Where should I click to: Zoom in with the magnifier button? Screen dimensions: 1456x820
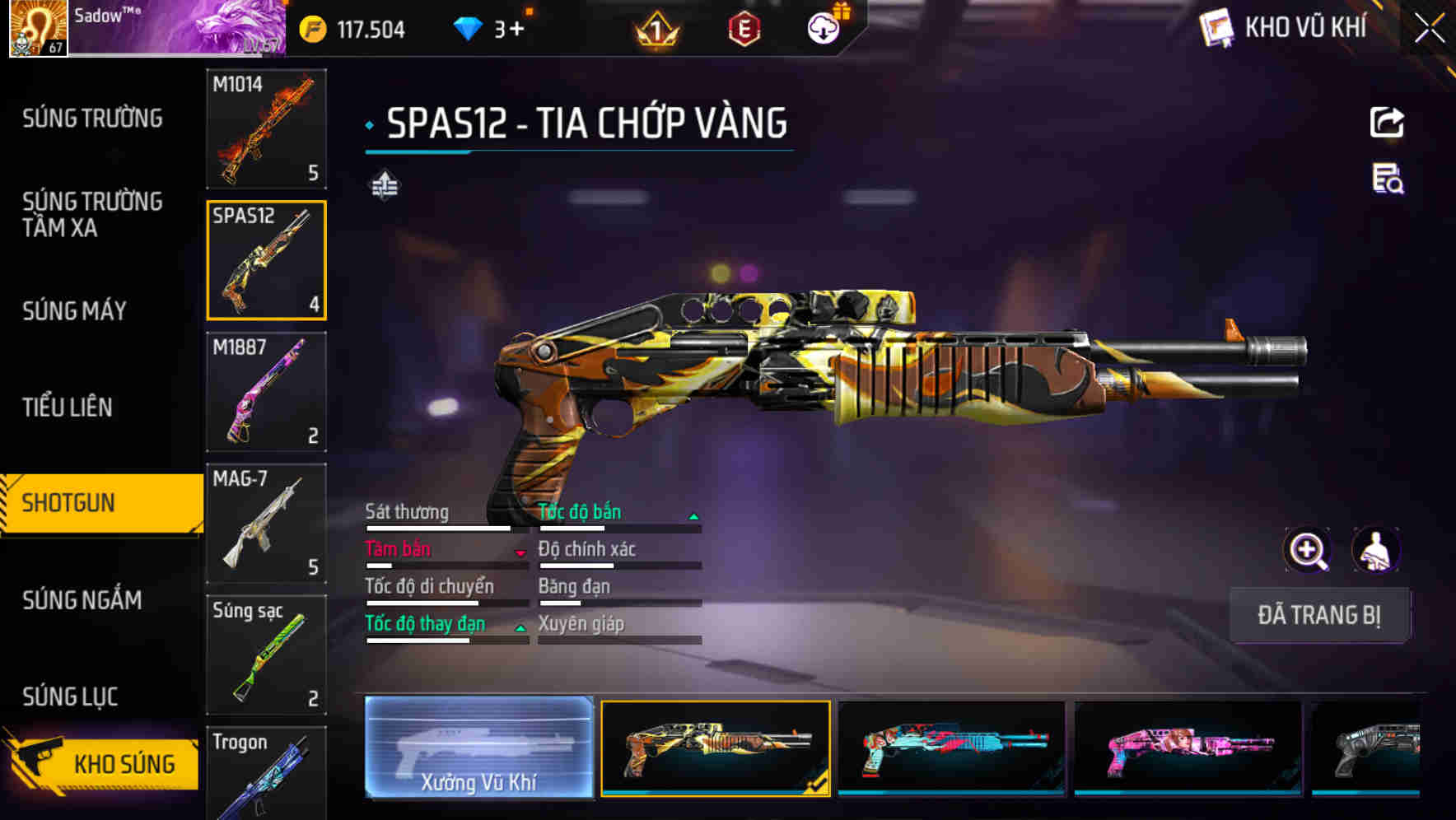[1308, 550]
